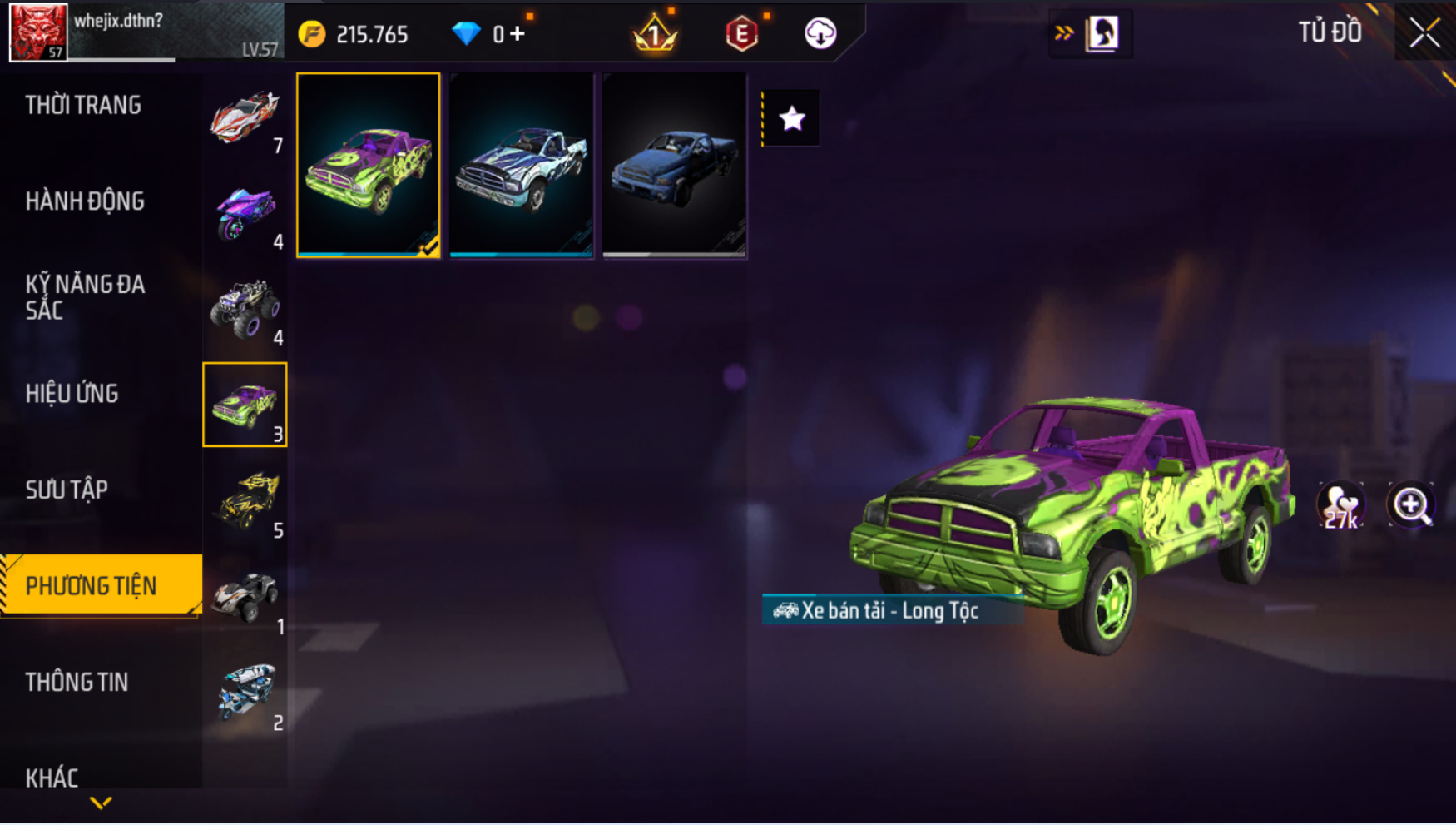The height and width of the screenshot is (825, 1456).
Task: Expand the category list with the yellow arrow
Action: pos(101,803)
